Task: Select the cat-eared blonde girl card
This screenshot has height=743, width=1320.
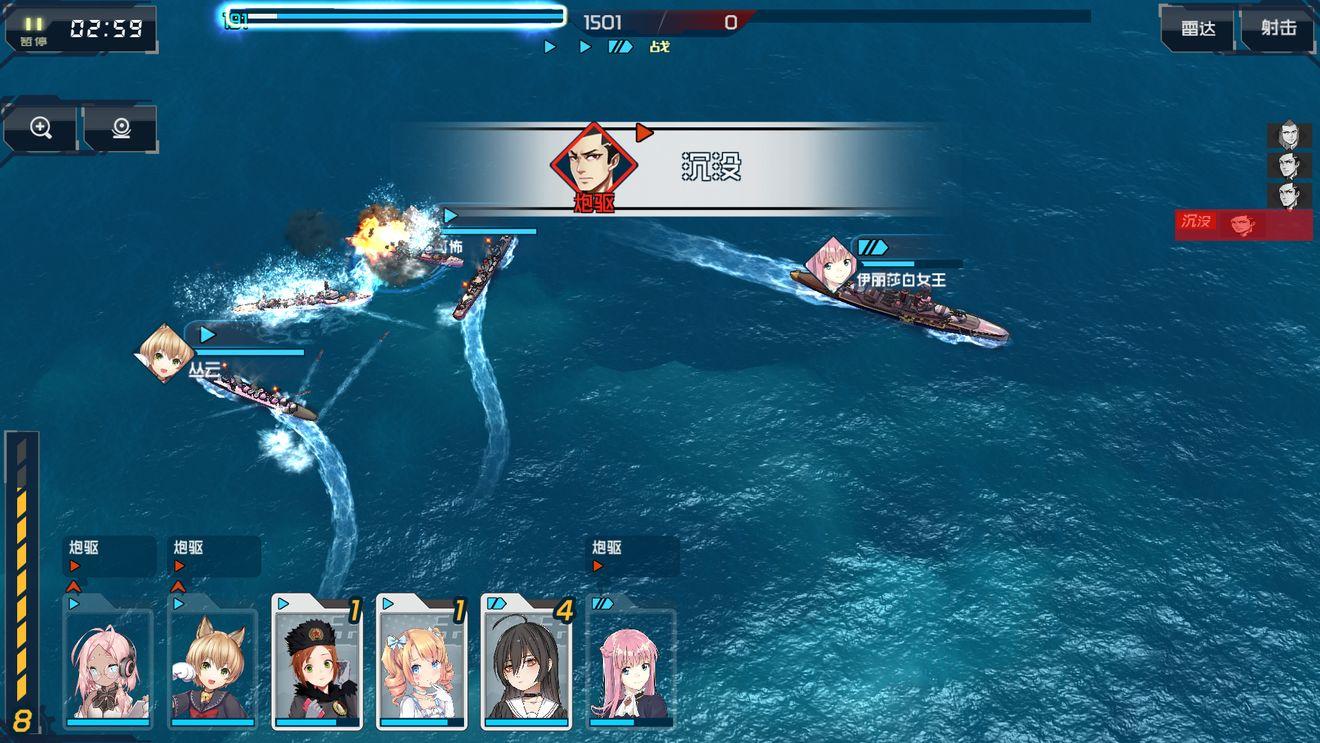Action: point(213,664)
